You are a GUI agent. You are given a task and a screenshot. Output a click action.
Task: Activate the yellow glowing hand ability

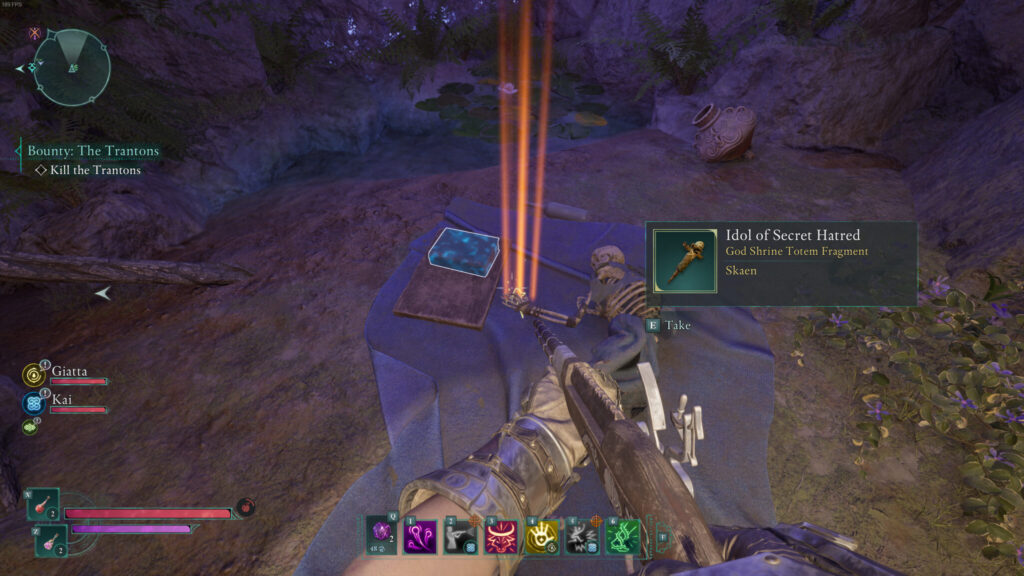tap(541, 537)
